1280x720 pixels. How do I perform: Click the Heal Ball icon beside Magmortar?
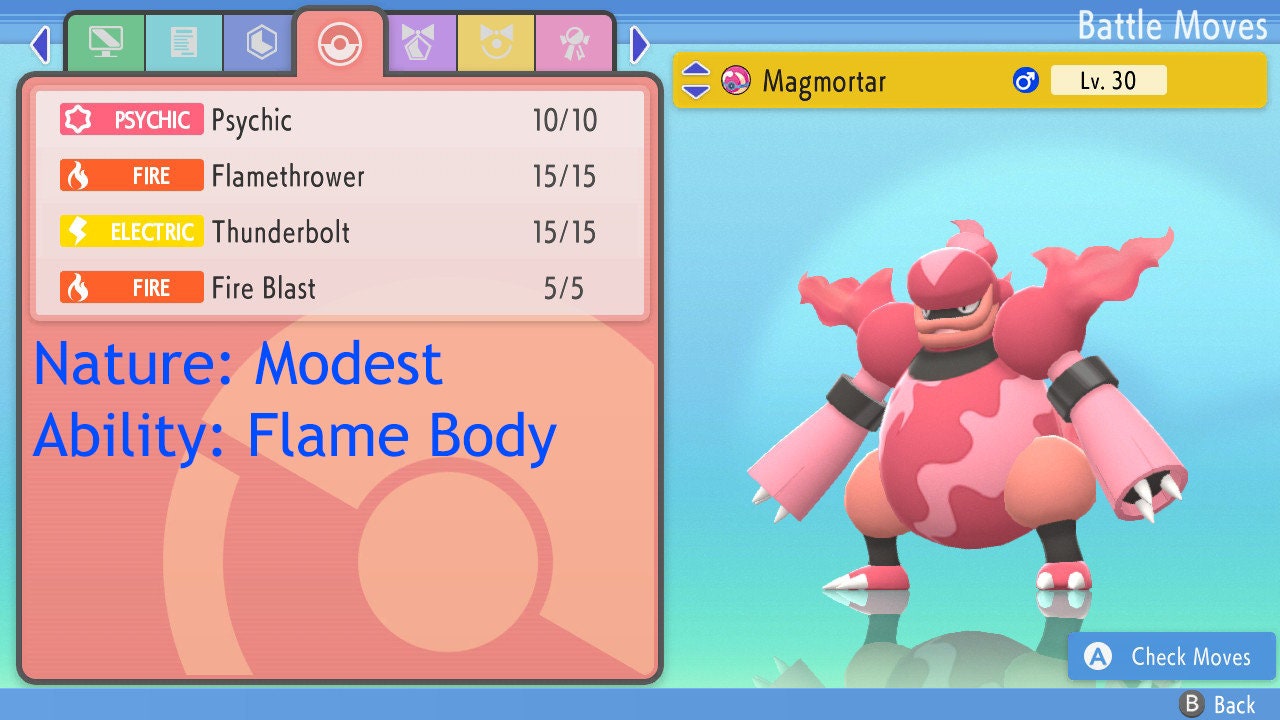(x=737, y=80)
